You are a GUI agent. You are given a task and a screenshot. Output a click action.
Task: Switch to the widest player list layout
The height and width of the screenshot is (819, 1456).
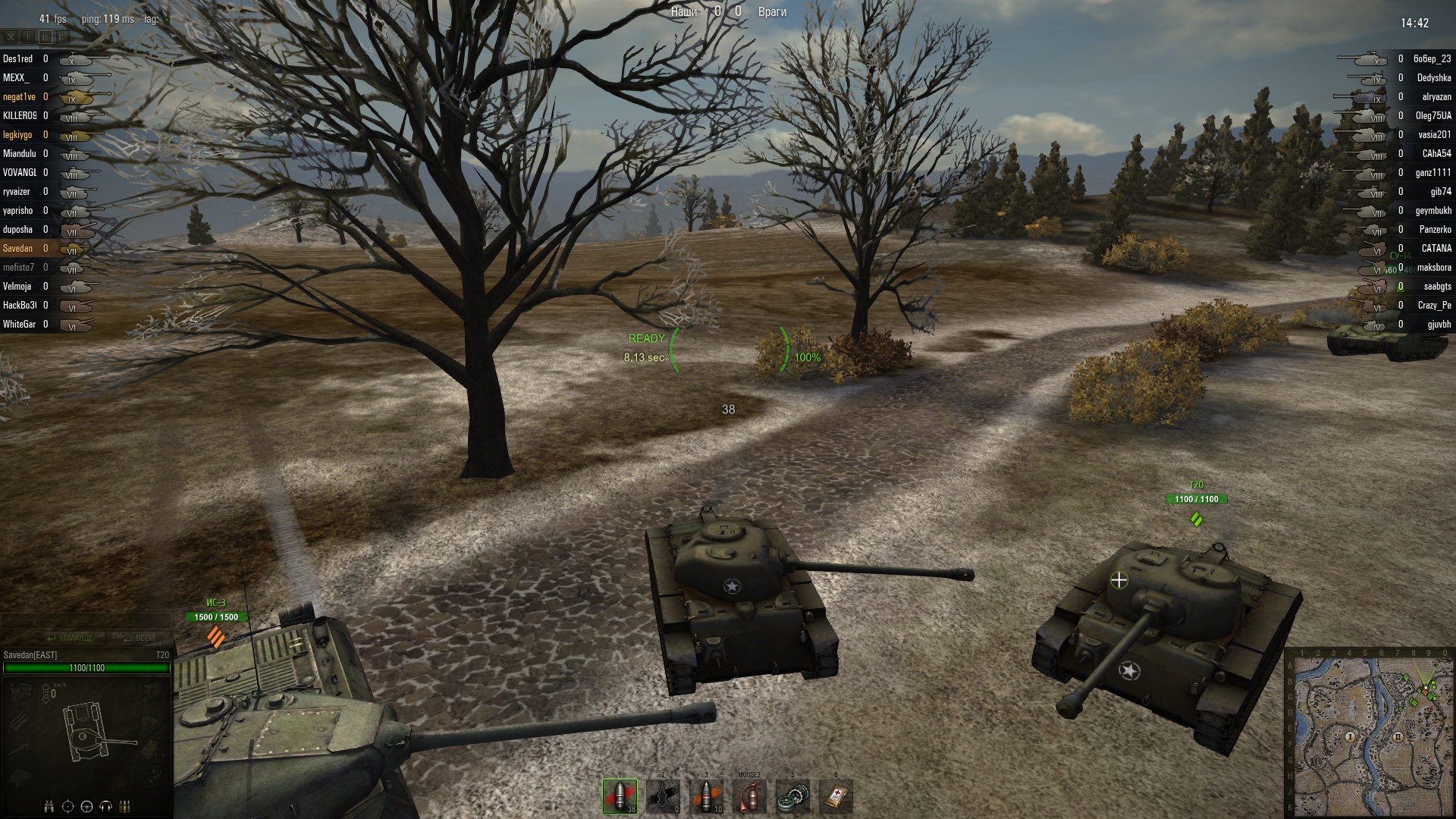tap(63, 36)
